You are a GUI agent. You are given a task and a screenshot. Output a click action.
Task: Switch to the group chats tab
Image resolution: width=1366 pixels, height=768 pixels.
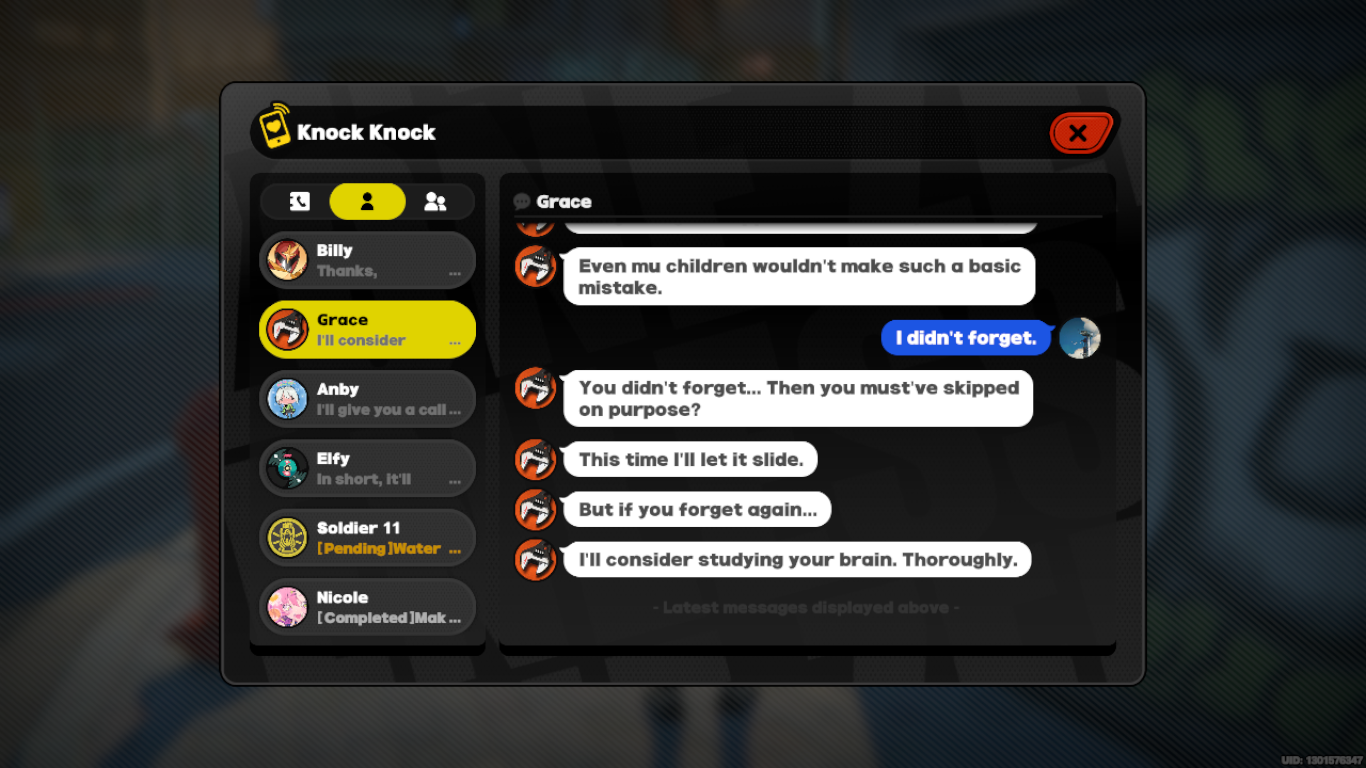(x=434, y=201)
